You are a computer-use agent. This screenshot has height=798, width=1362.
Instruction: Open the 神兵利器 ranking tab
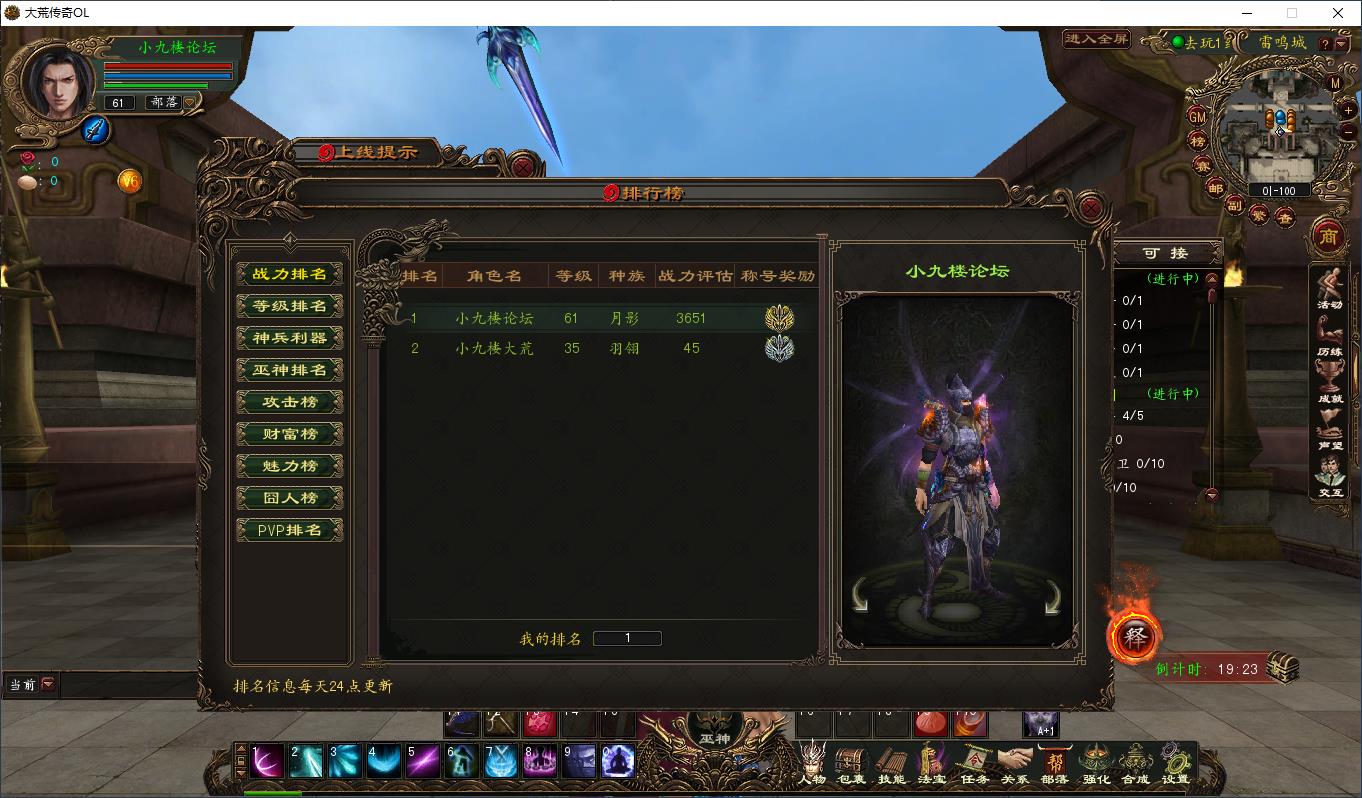290,338
